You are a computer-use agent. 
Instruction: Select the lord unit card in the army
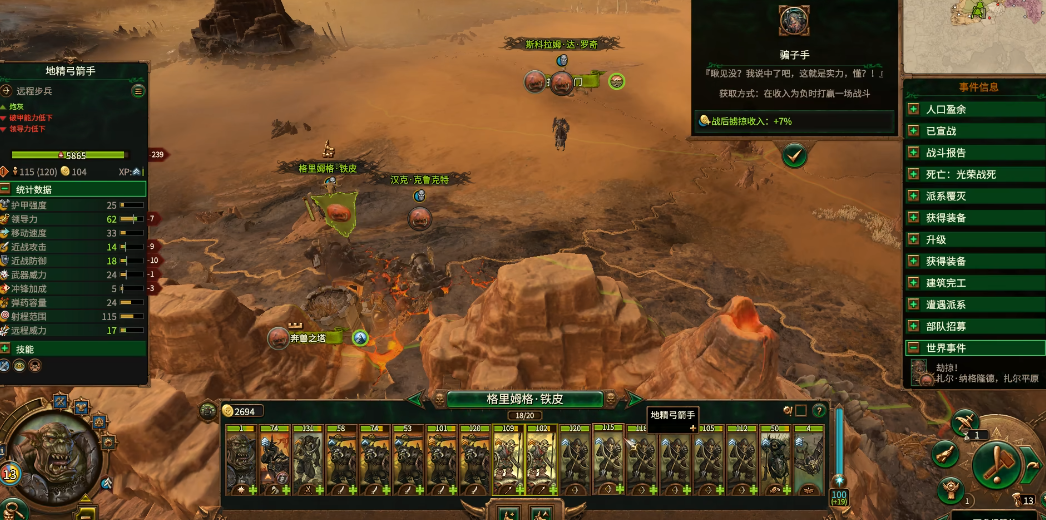[241, 461]
